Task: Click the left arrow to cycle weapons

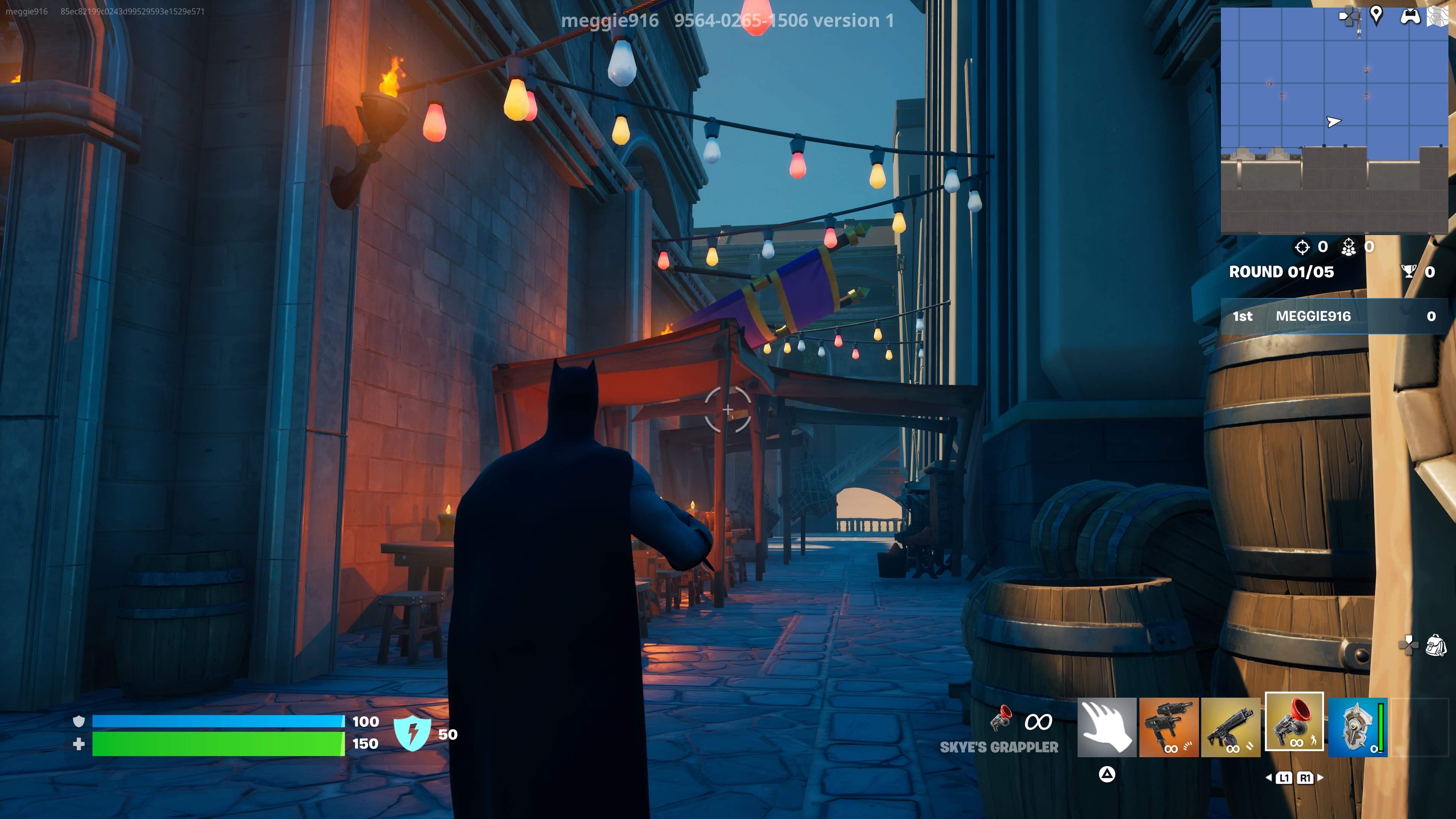Action: tap(1269, 778)
